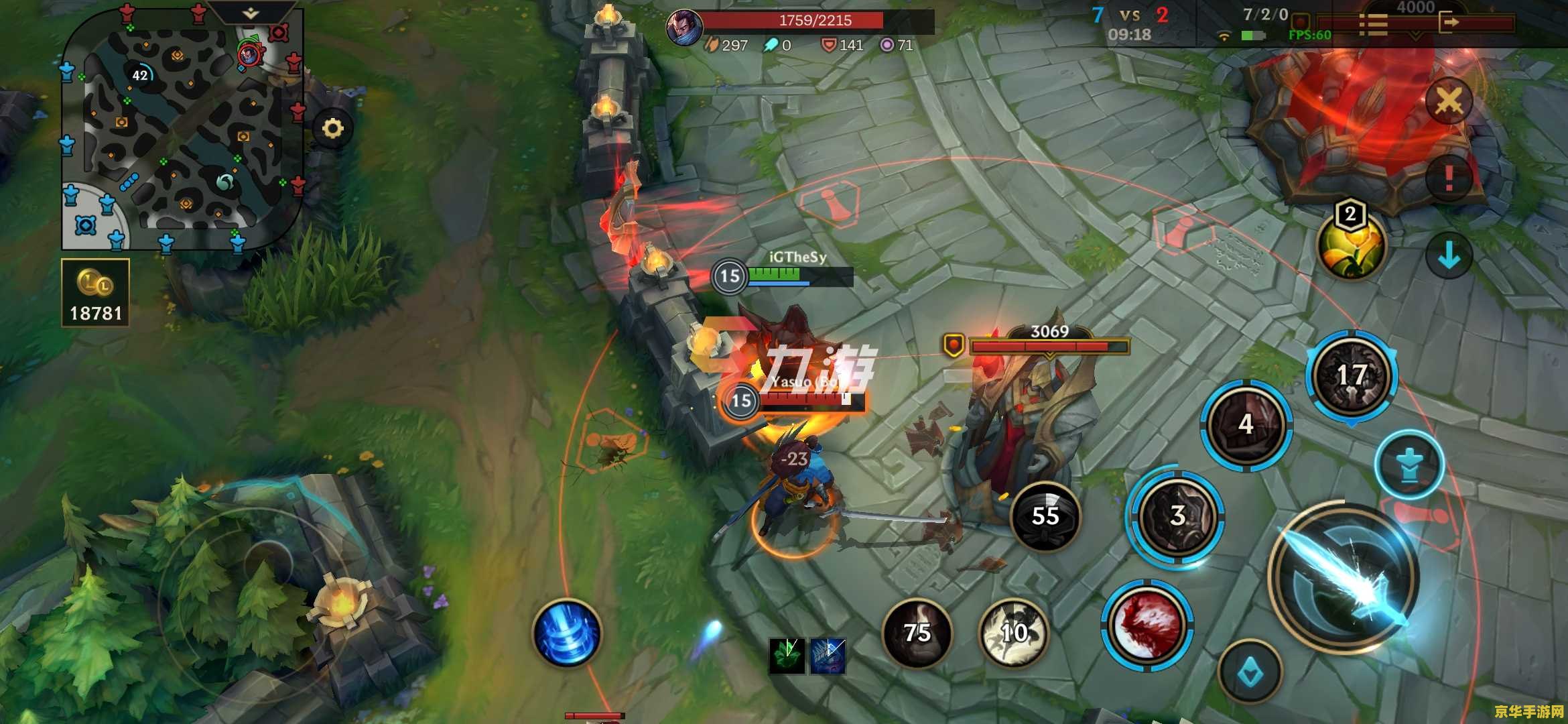1568x724 pixels.
Task: Open the scoreboard list icon
Action: click(x=1373, y=25)
